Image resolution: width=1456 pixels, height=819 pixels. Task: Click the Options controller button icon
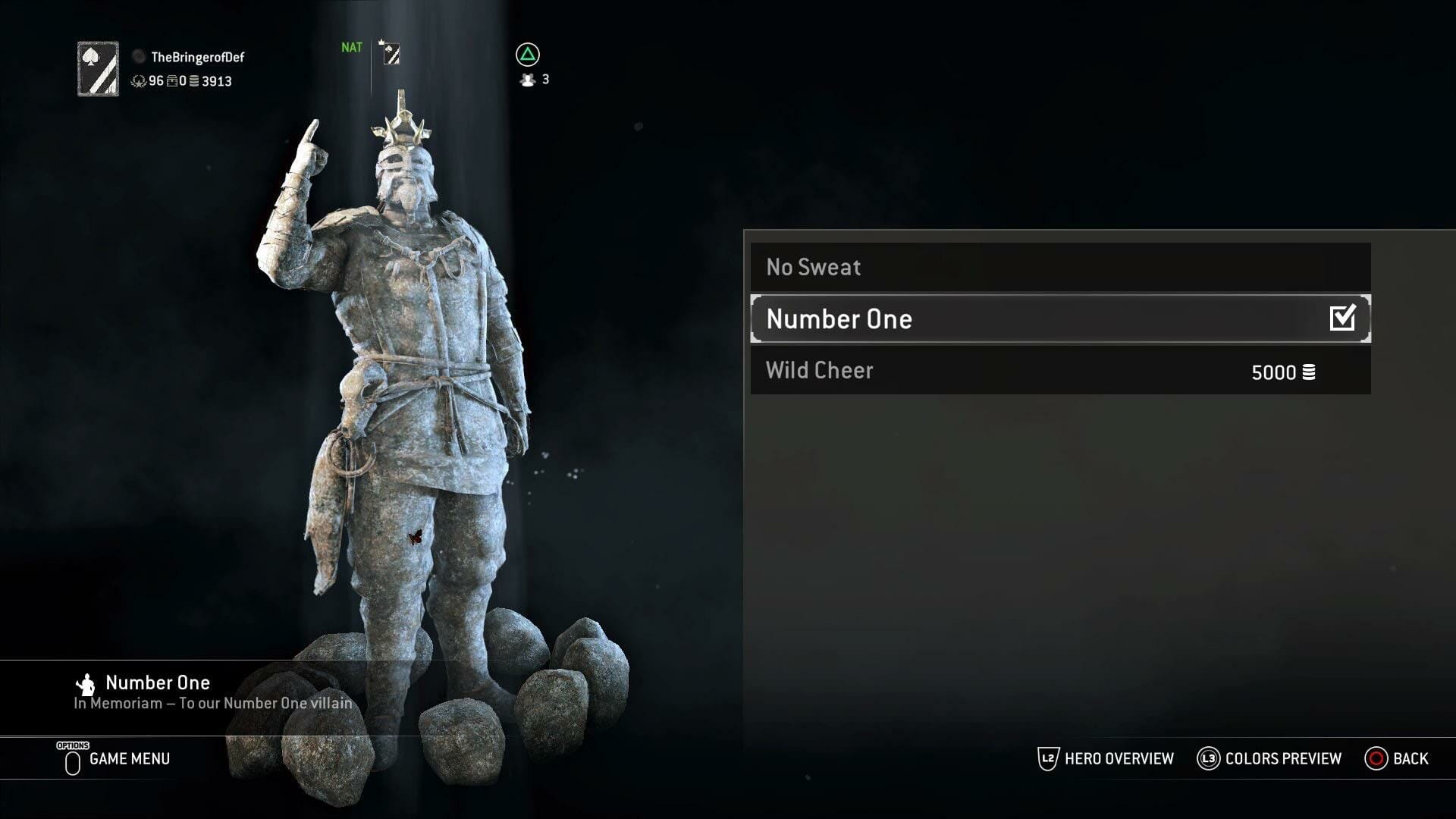72,760
